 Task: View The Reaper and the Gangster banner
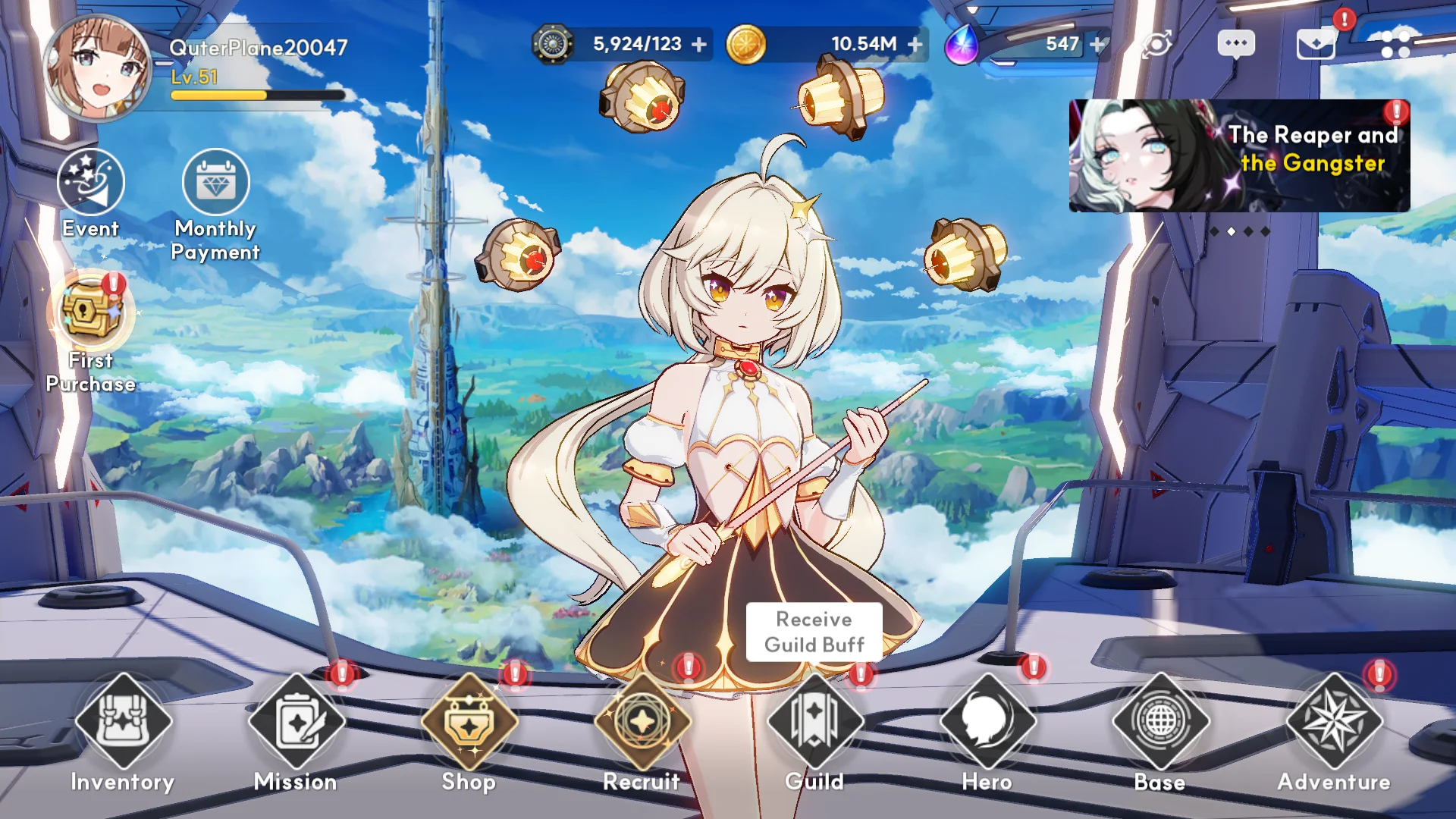(1239, 155)
